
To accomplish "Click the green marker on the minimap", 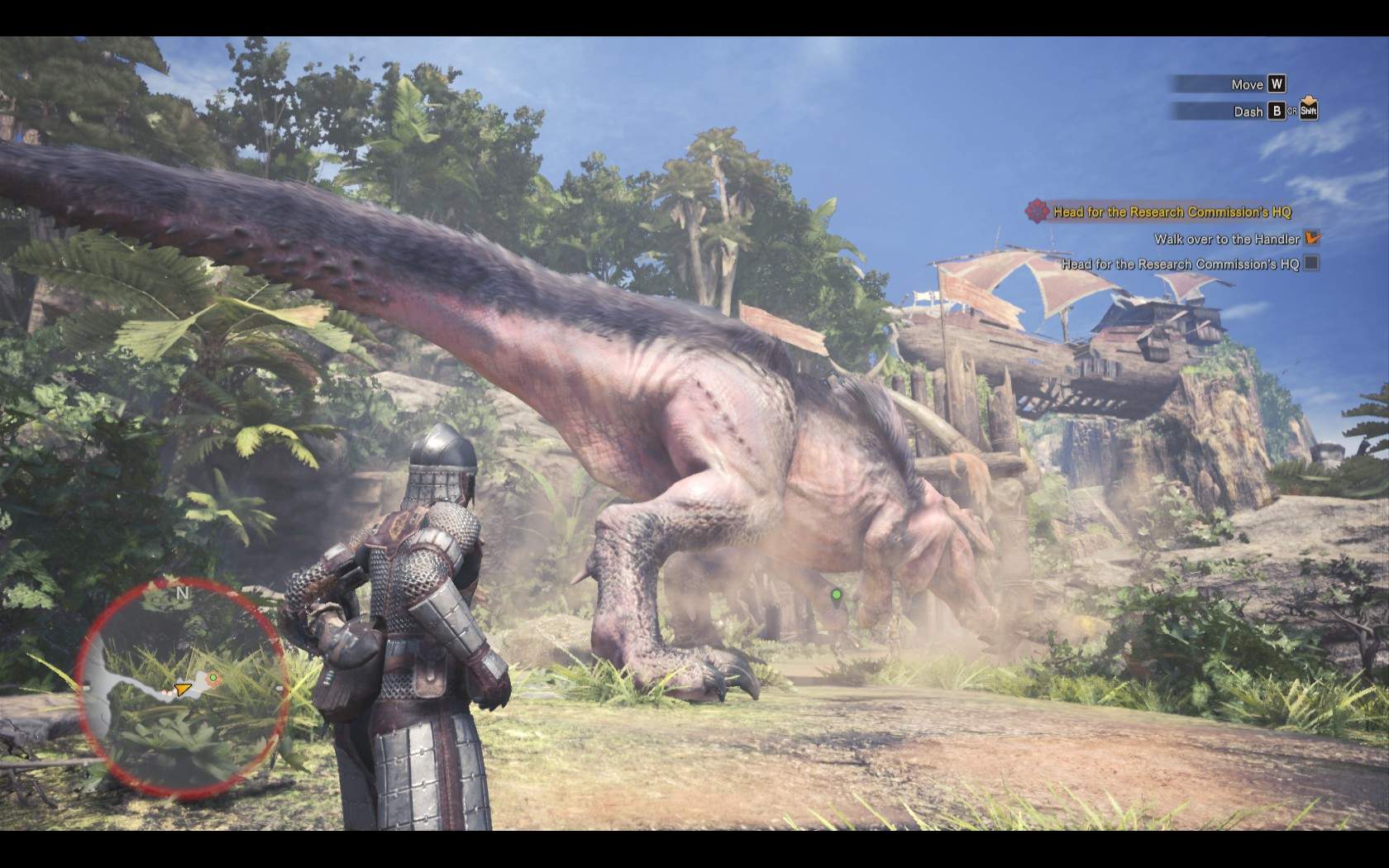I will tap(213, 678).
